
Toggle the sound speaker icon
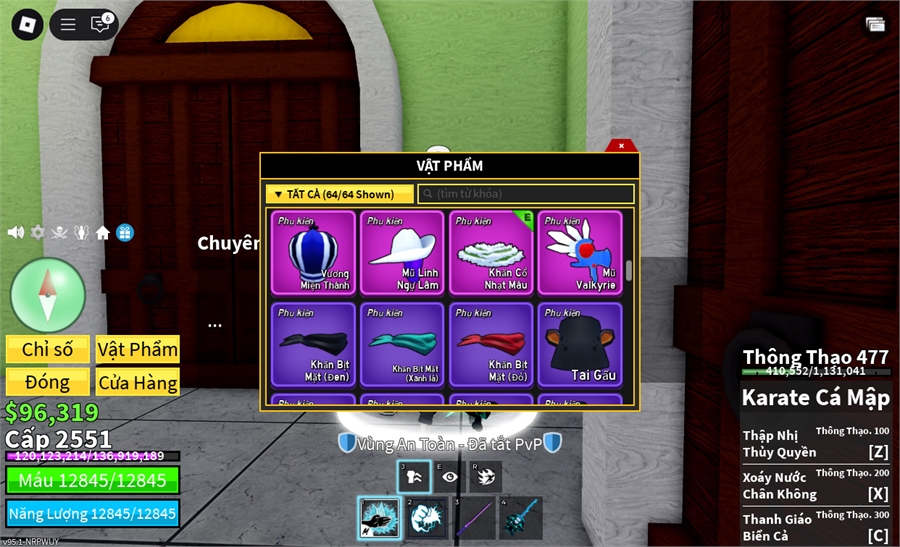16,232
